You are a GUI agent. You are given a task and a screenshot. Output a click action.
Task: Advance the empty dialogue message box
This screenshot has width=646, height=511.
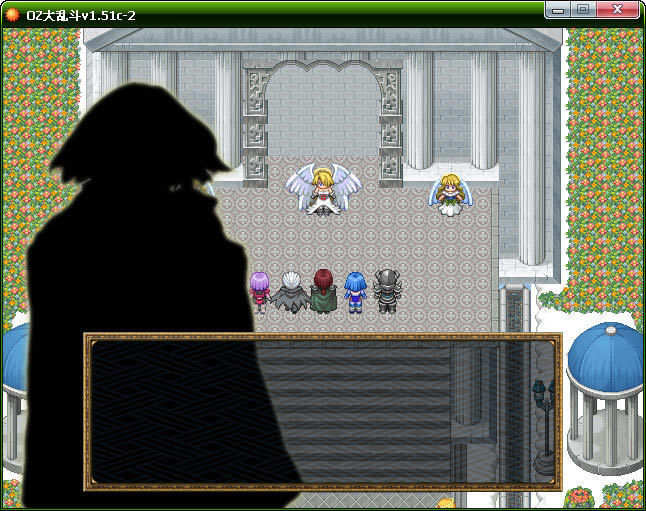point(322,411)
